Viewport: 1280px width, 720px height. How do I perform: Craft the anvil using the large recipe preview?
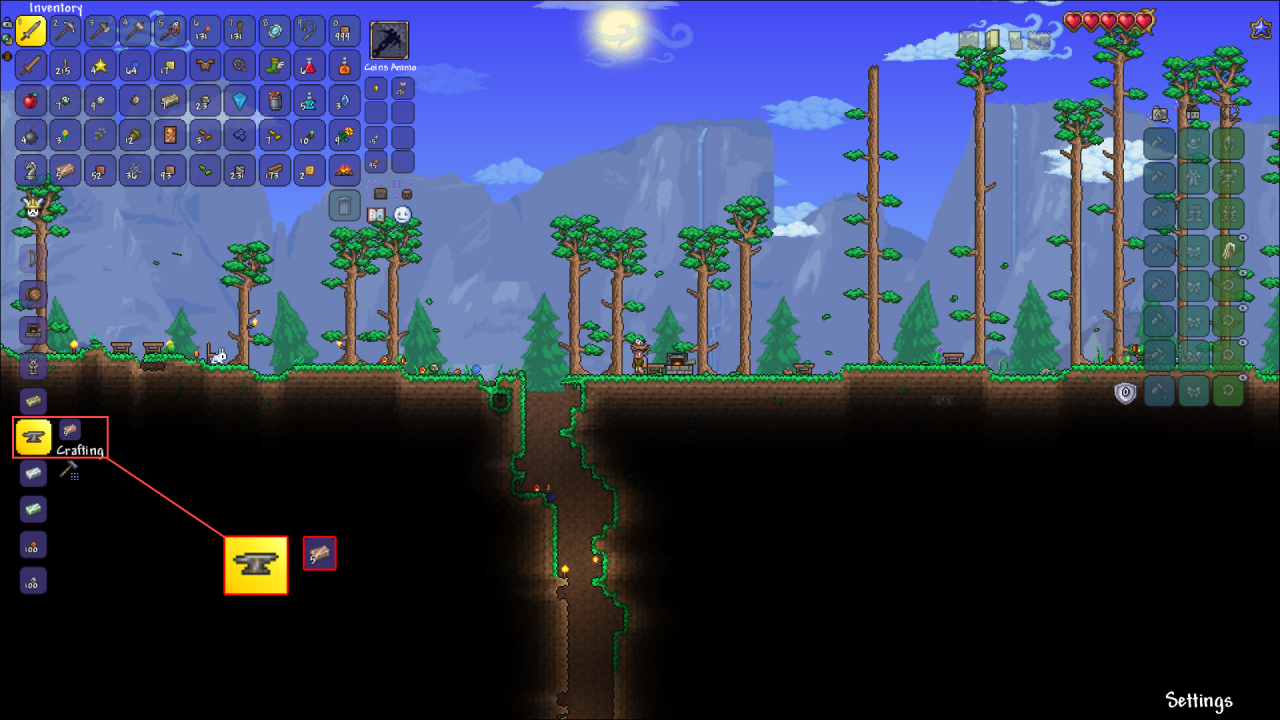coord(255,563)
